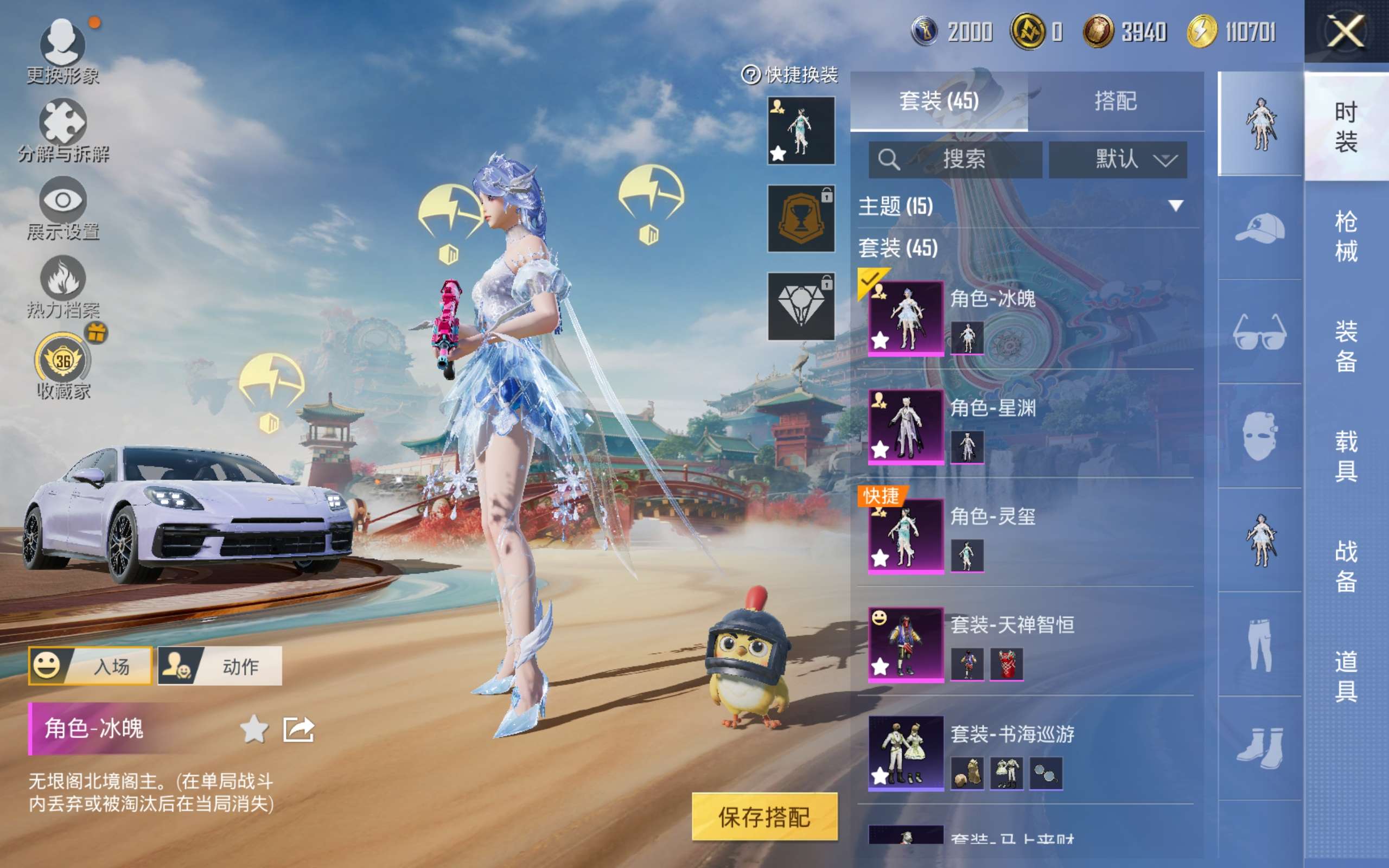This screenshot has width=1389, height=868.
Task: Open the 收藏家 collector badge
Action: coord(62,365)
